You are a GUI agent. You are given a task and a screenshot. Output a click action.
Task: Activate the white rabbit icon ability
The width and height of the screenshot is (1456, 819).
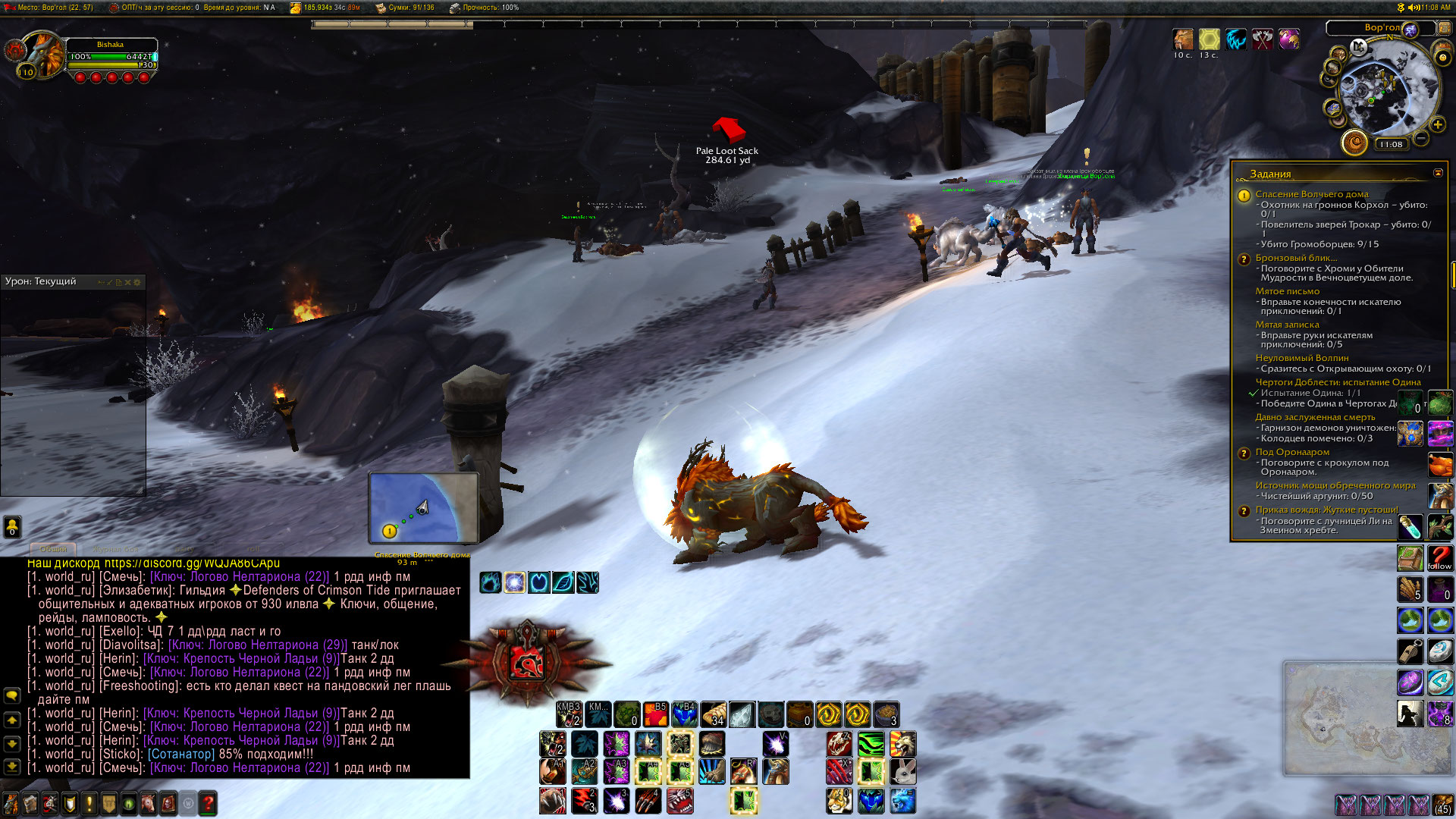(902, 772)
